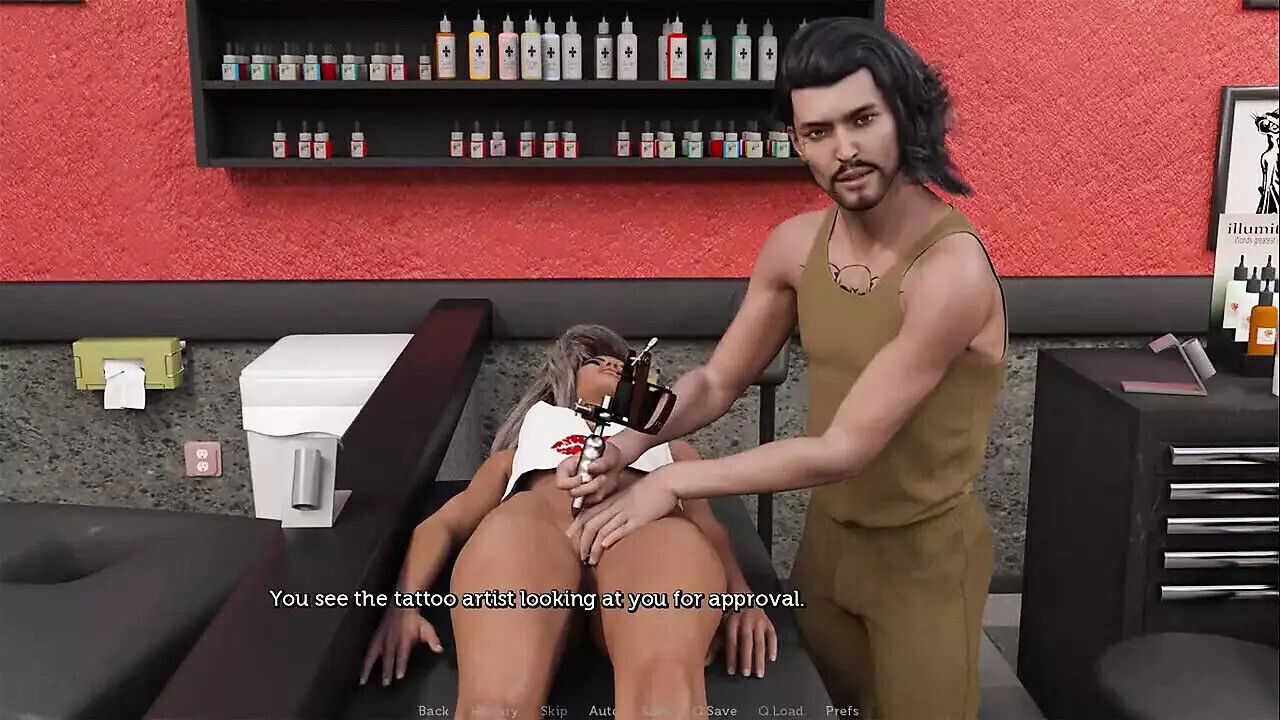Trigger Q.Save in the quick menu
The image size is (1280, 720).
coord(712,711)
